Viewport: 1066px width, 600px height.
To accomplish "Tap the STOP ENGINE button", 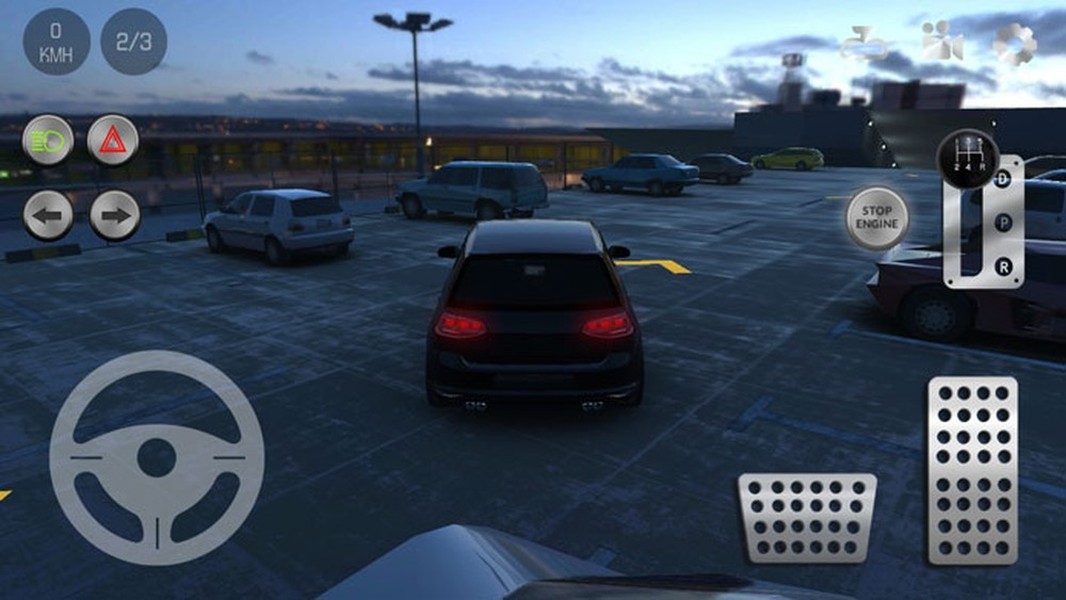I will (x=877, y=218).
